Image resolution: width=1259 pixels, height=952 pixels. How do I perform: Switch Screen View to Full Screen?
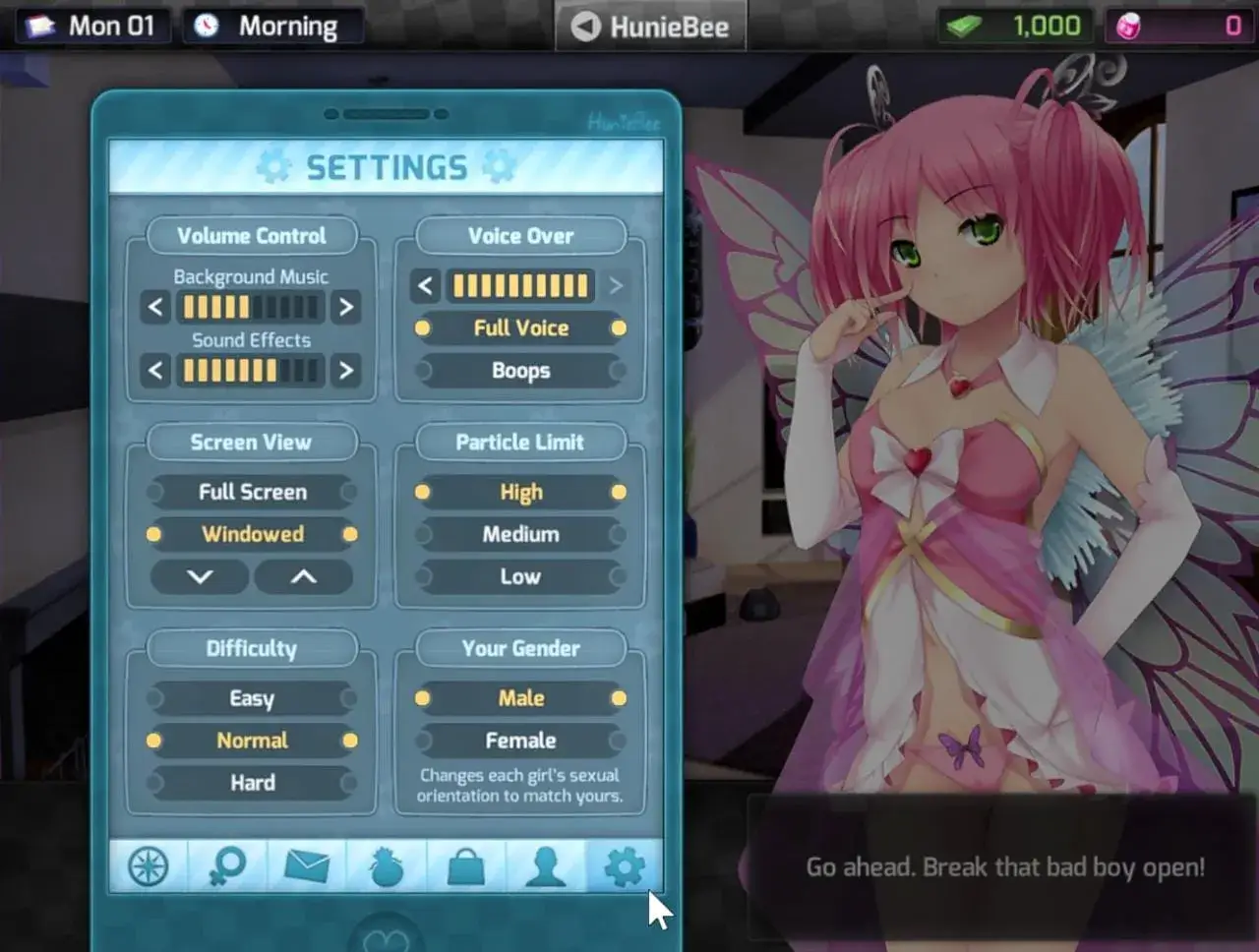point(252,492)
